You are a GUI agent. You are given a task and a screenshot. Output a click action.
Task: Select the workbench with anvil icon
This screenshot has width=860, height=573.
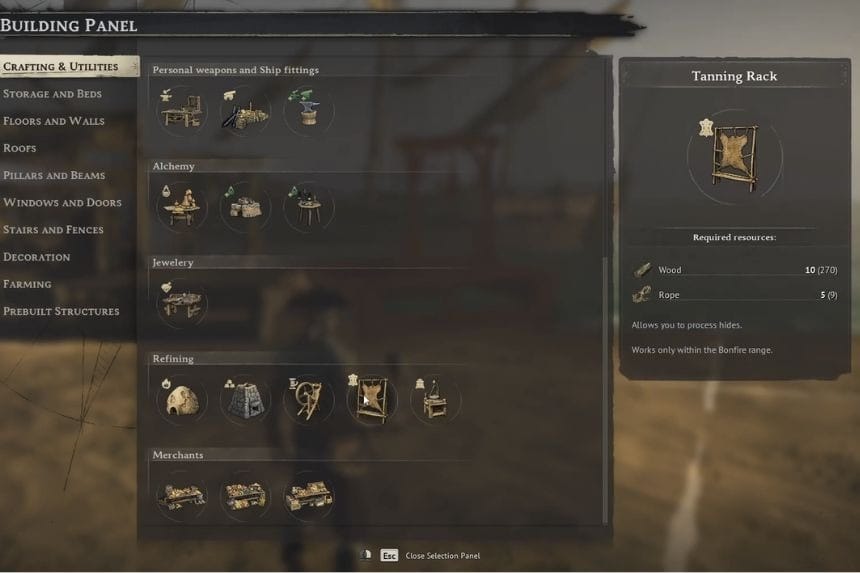[182, 111]
